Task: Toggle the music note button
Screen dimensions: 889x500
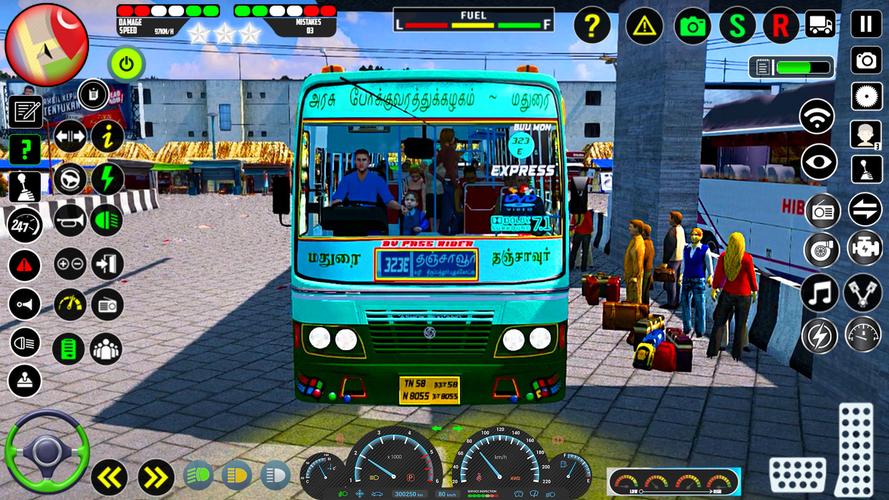Action: point(819,293)
